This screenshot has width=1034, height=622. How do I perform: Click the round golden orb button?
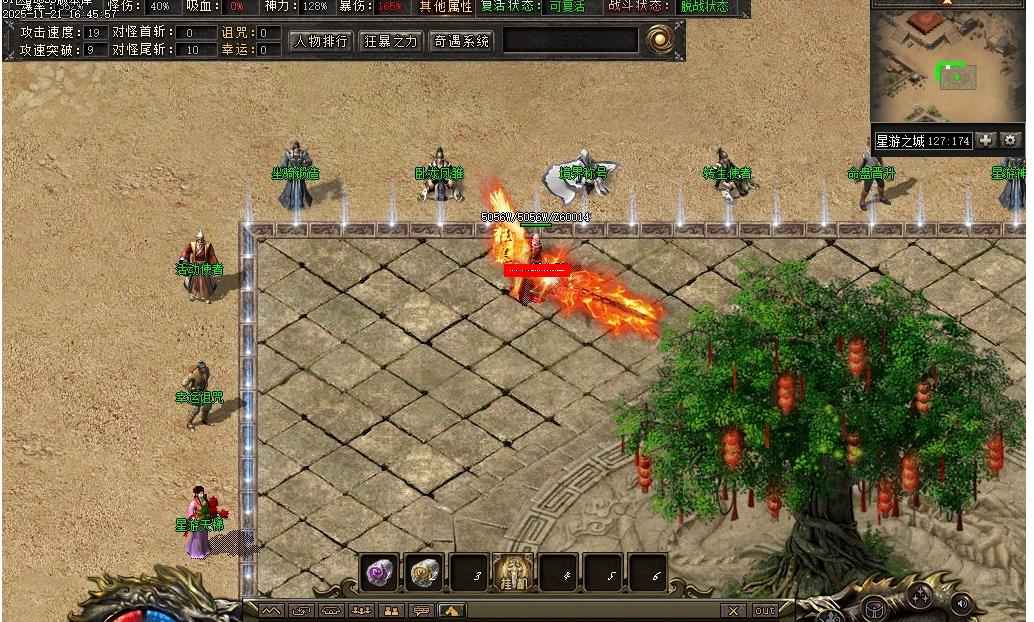click(x=659, y=40)
